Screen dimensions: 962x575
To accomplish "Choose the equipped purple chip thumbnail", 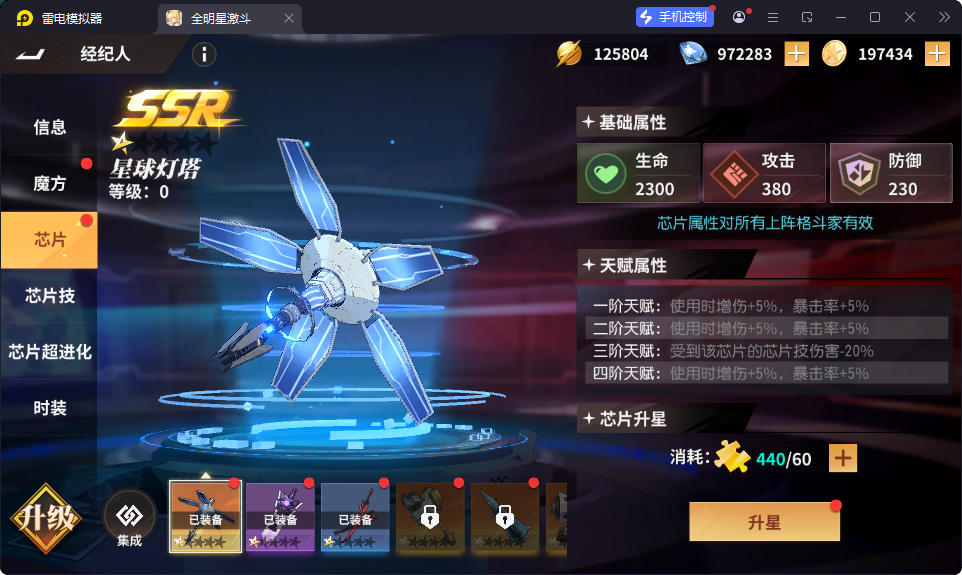I will pos(280,517).
